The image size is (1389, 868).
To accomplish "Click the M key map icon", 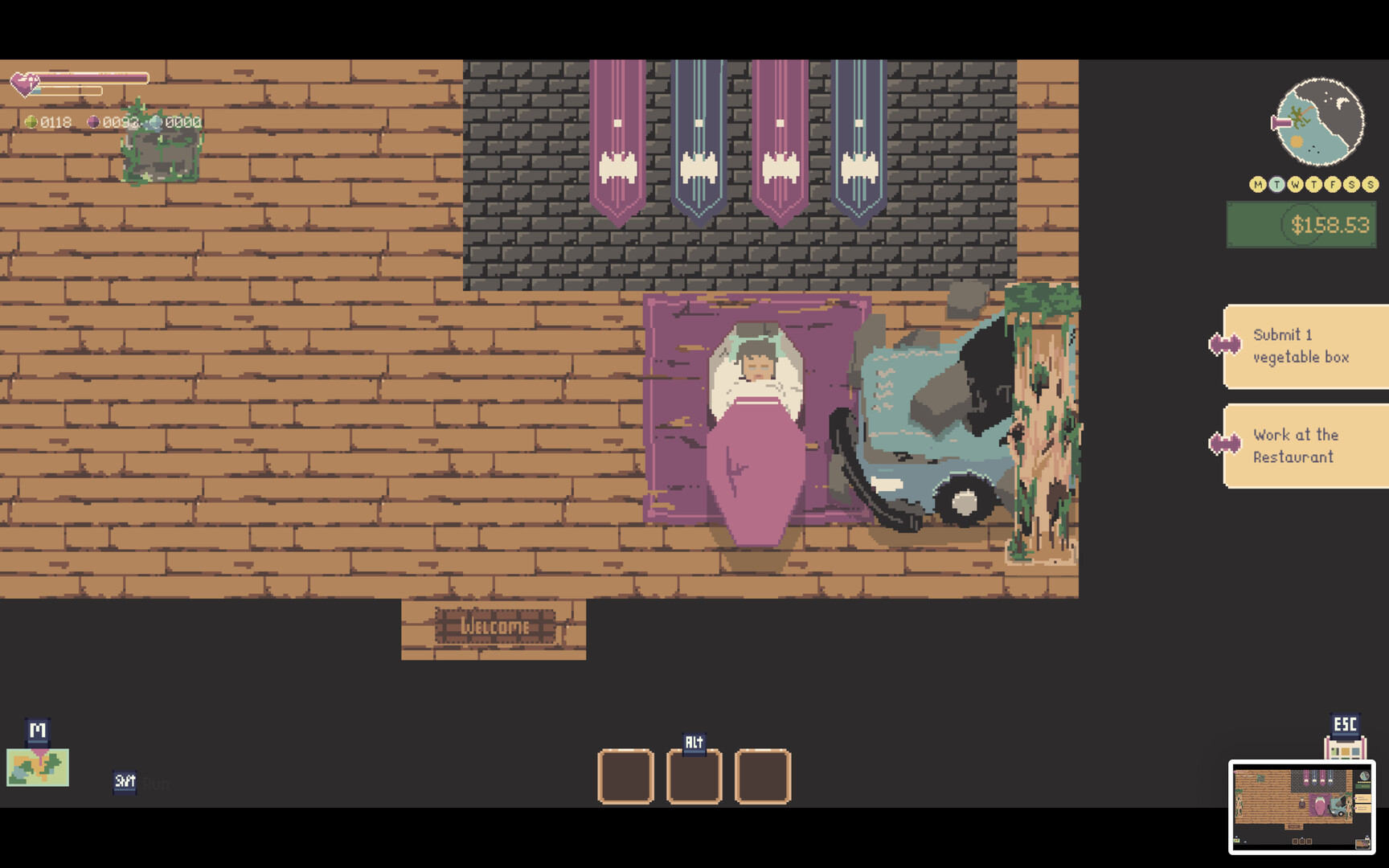I will (x=35, y=730).
